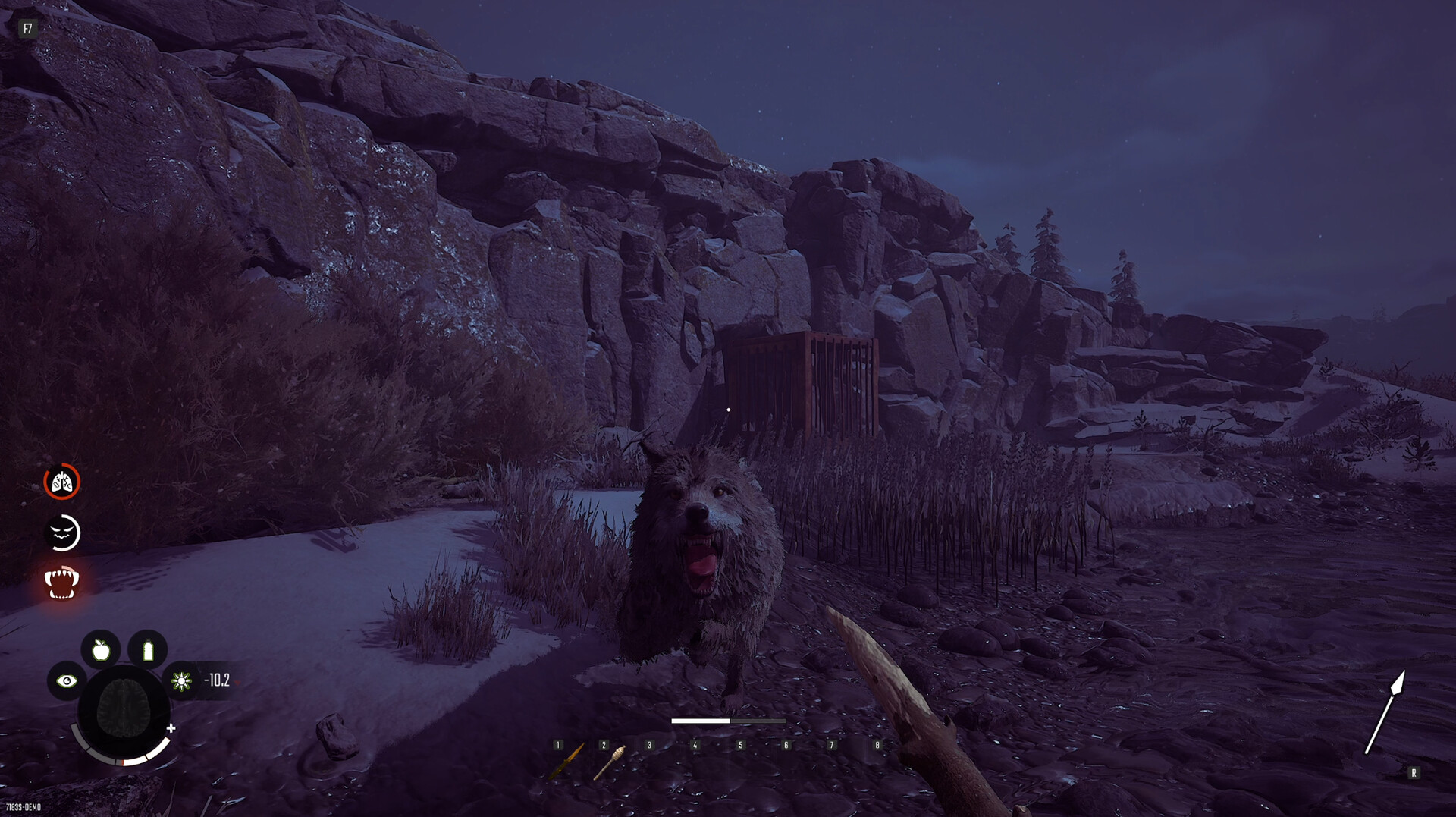Click the water bottle thirst indicator
The height and width of the screenshot is (817, 1456).
[148, 649]
